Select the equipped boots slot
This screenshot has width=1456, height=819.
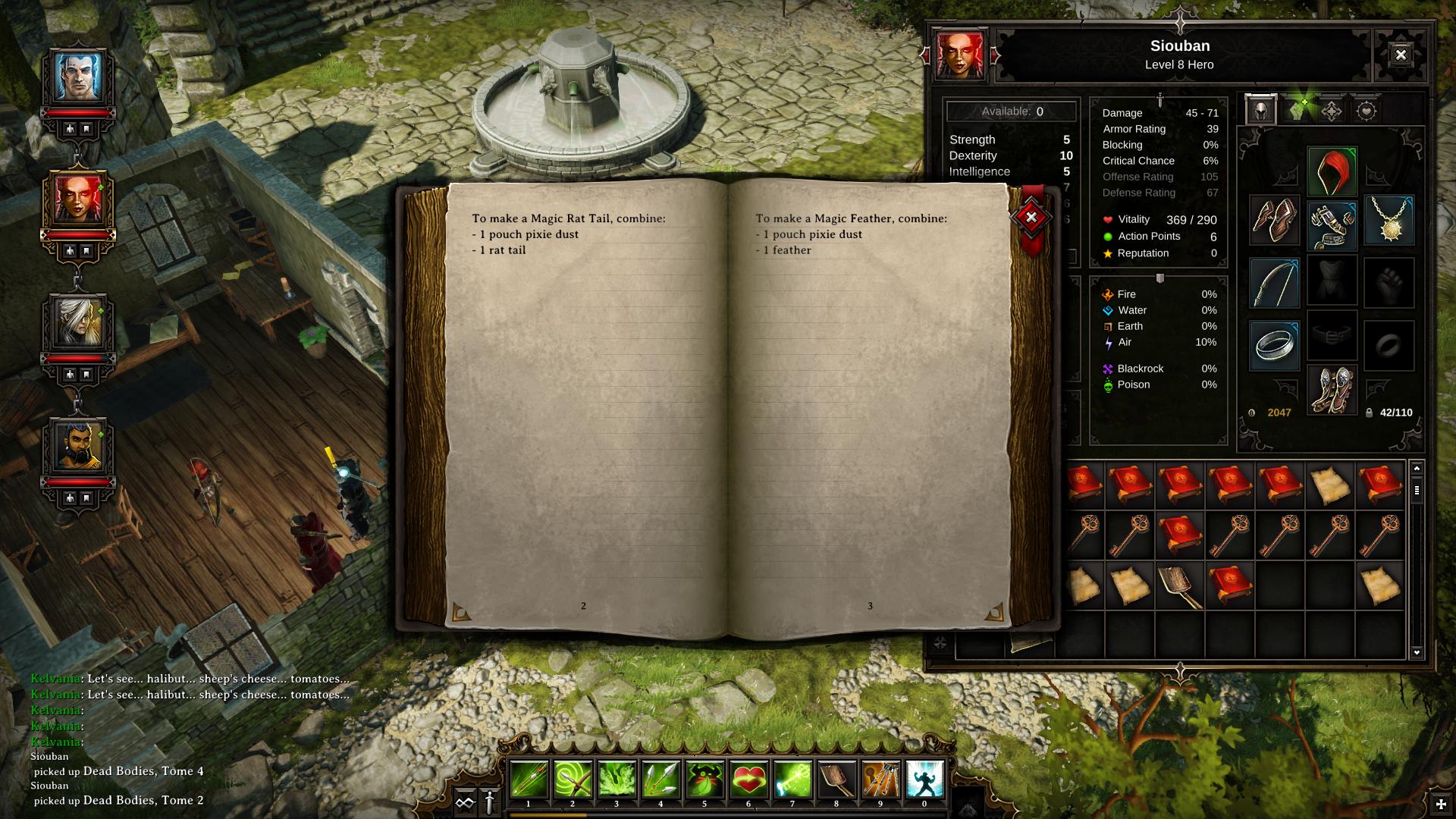click(1332, 390)
